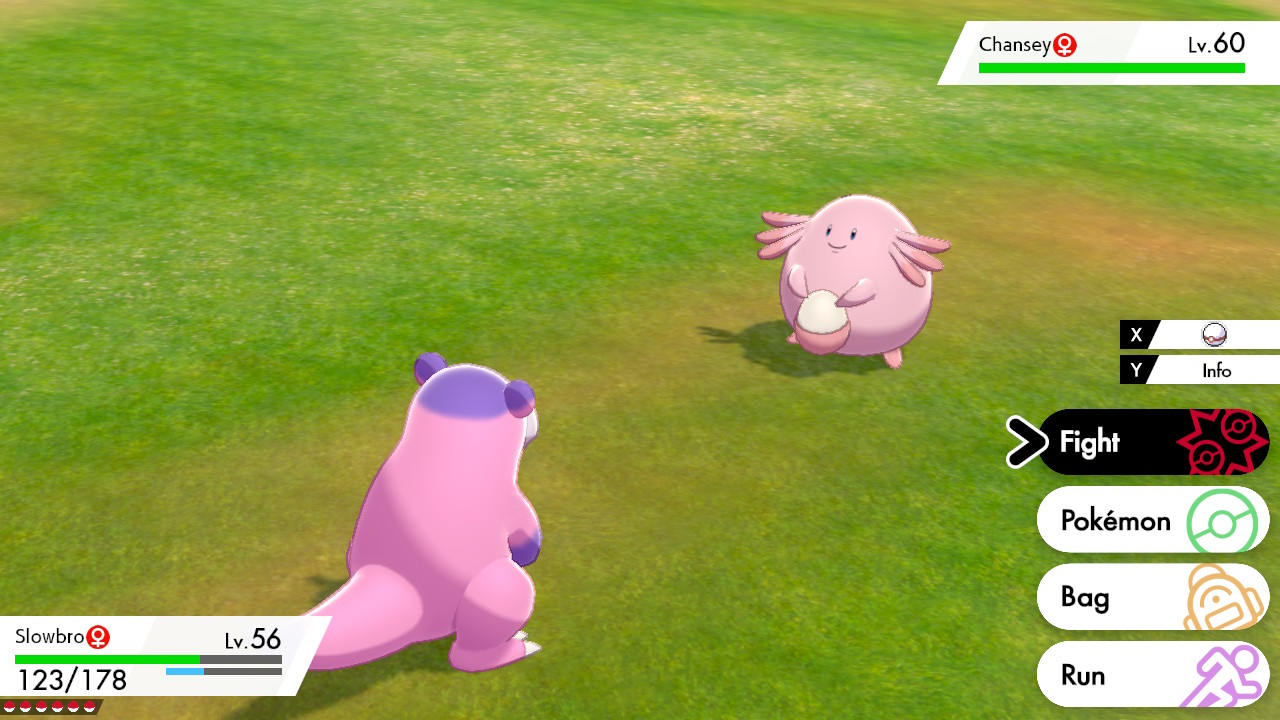Image resolution: width=1280 pixels, height=720 pixels.
Task: Click the Poké Ball icon in the X shortcut
Action: pyautogui.click(x=1216, y=335)
